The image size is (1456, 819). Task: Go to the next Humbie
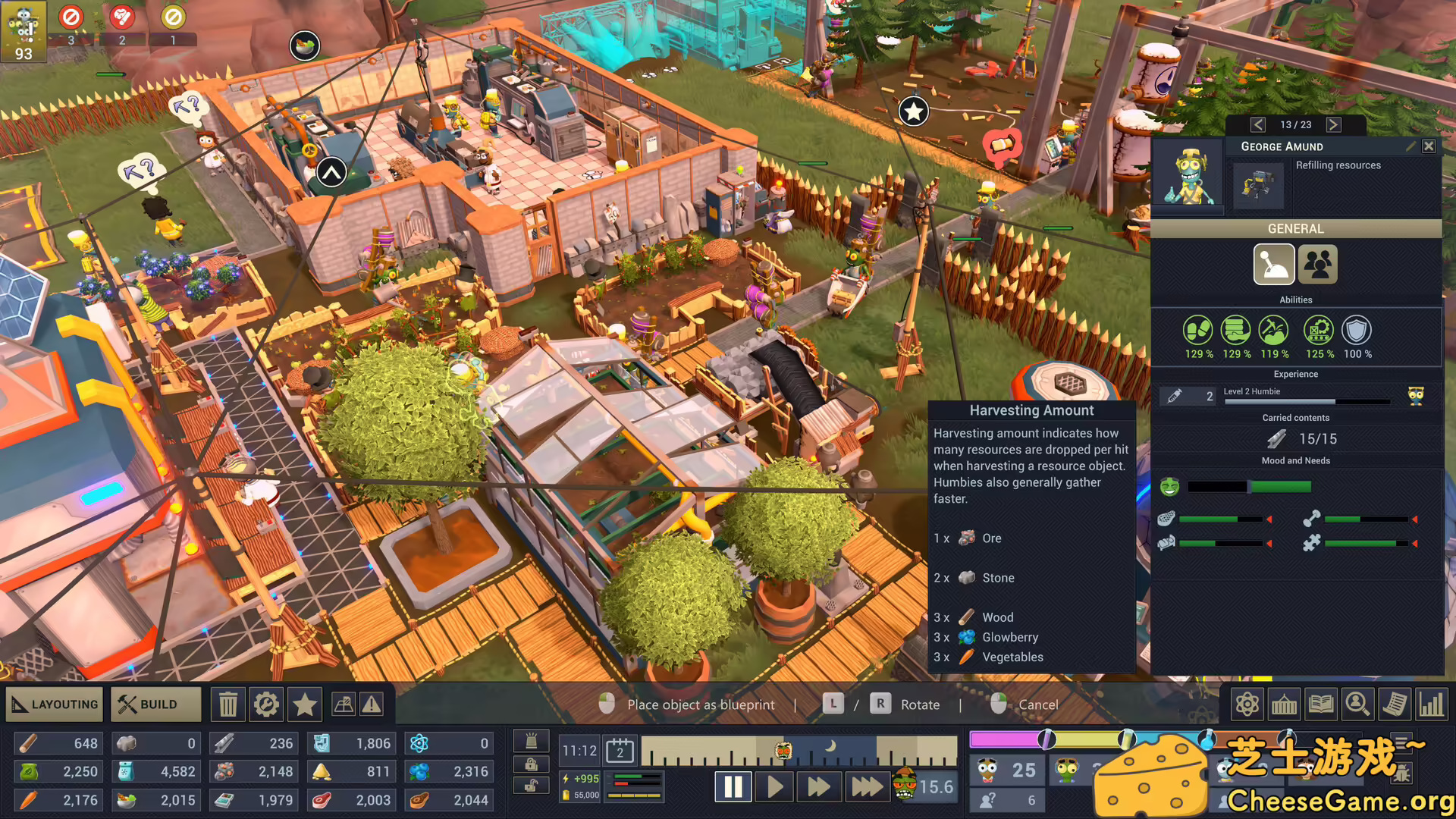pos(1333,124)
